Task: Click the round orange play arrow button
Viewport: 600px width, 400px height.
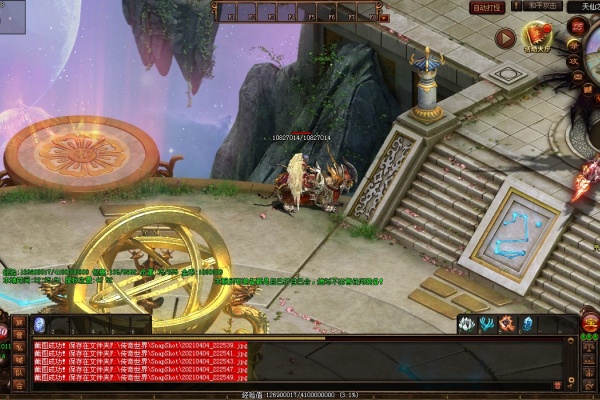Action: coord(505,38)
